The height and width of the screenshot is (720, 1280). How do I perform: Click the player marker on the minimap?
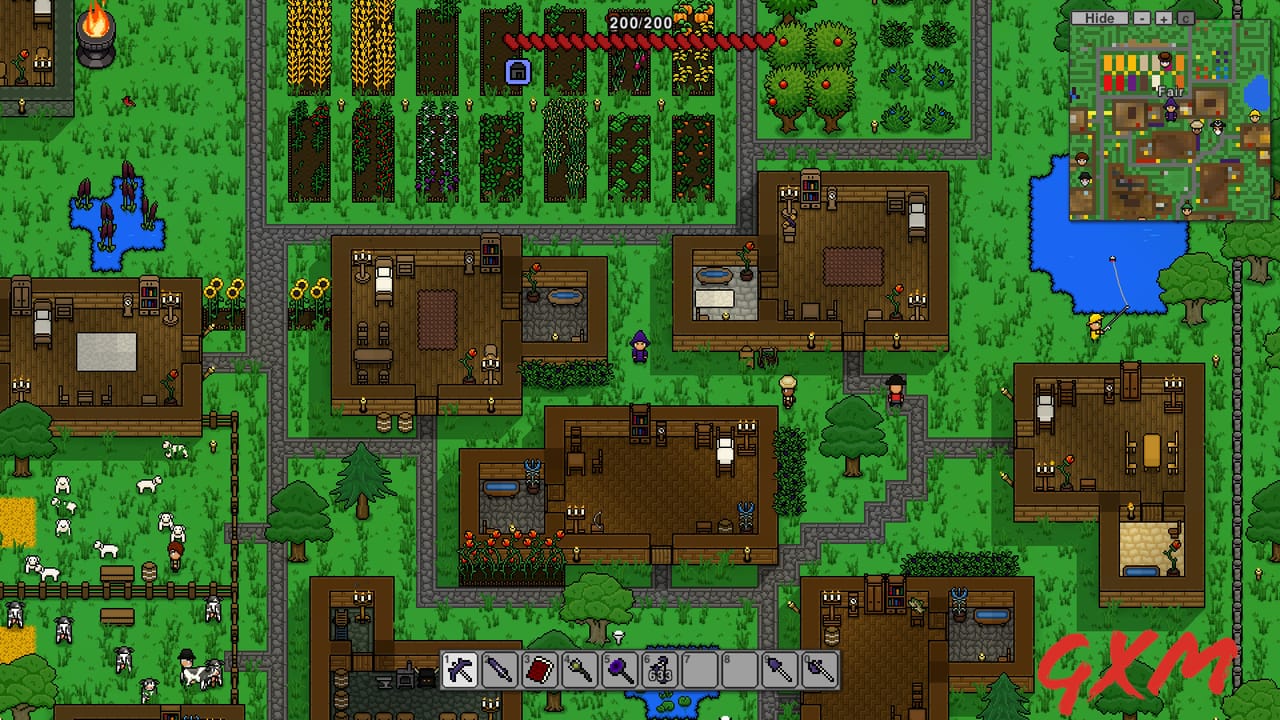coord(1171,109)
